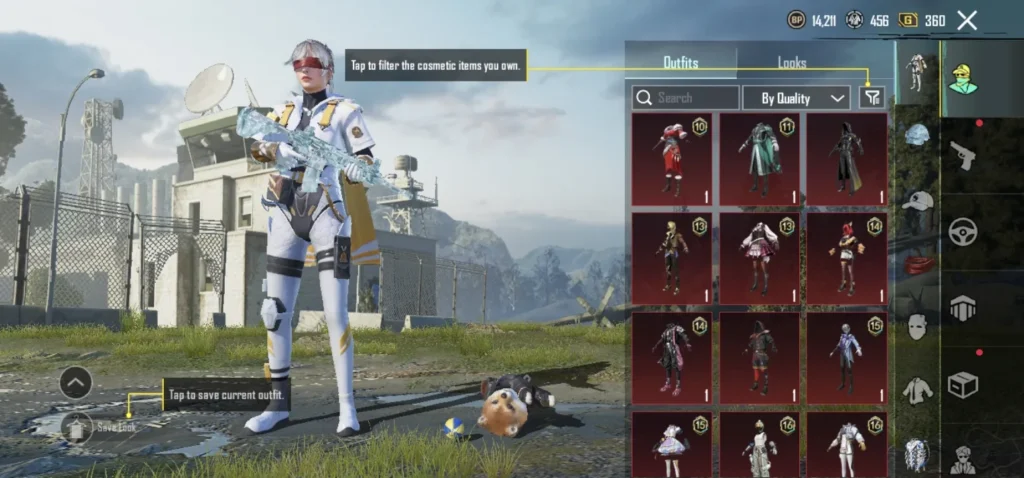Select the yellow-haired character category icon
The image size is (1024, 478).
[x=963, y=79]
